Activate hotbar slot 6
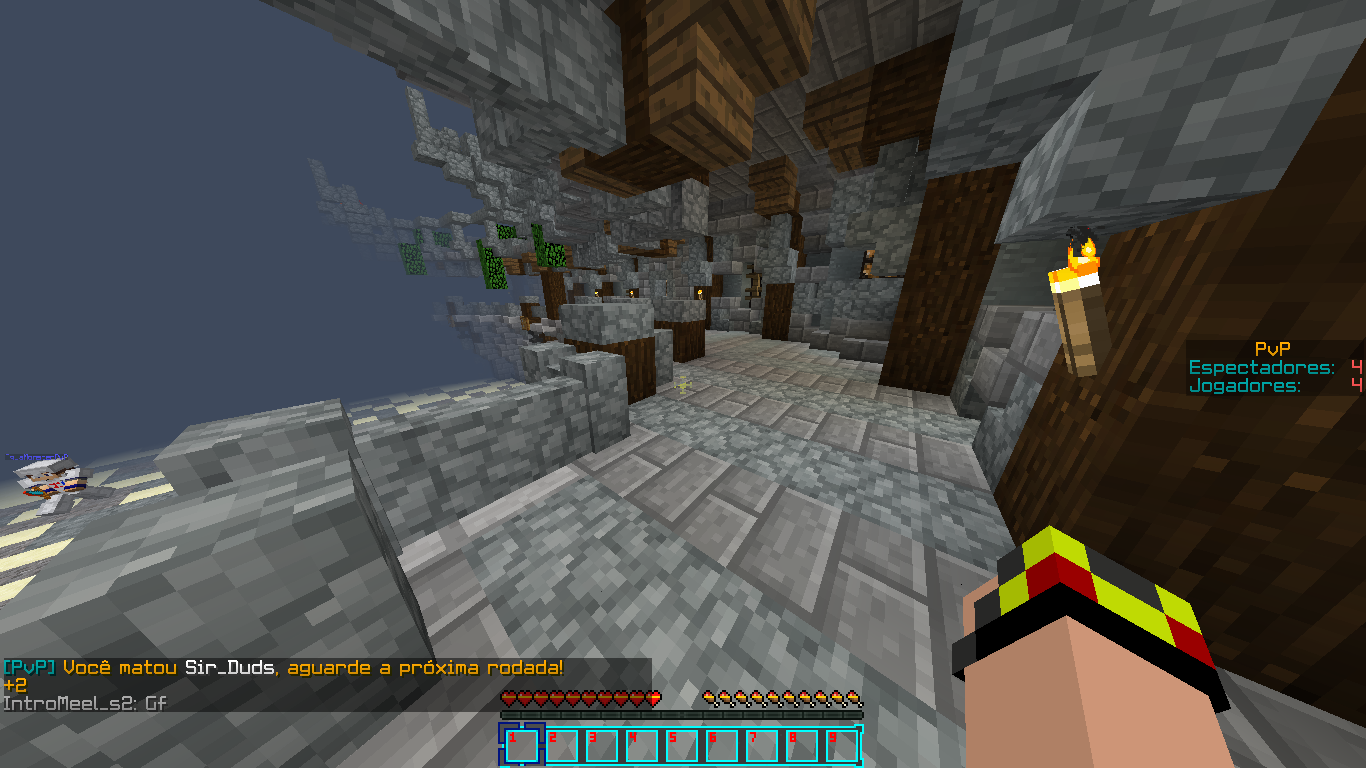The width and height of the screenshot is (1366, 768). (x=721, y=746)
